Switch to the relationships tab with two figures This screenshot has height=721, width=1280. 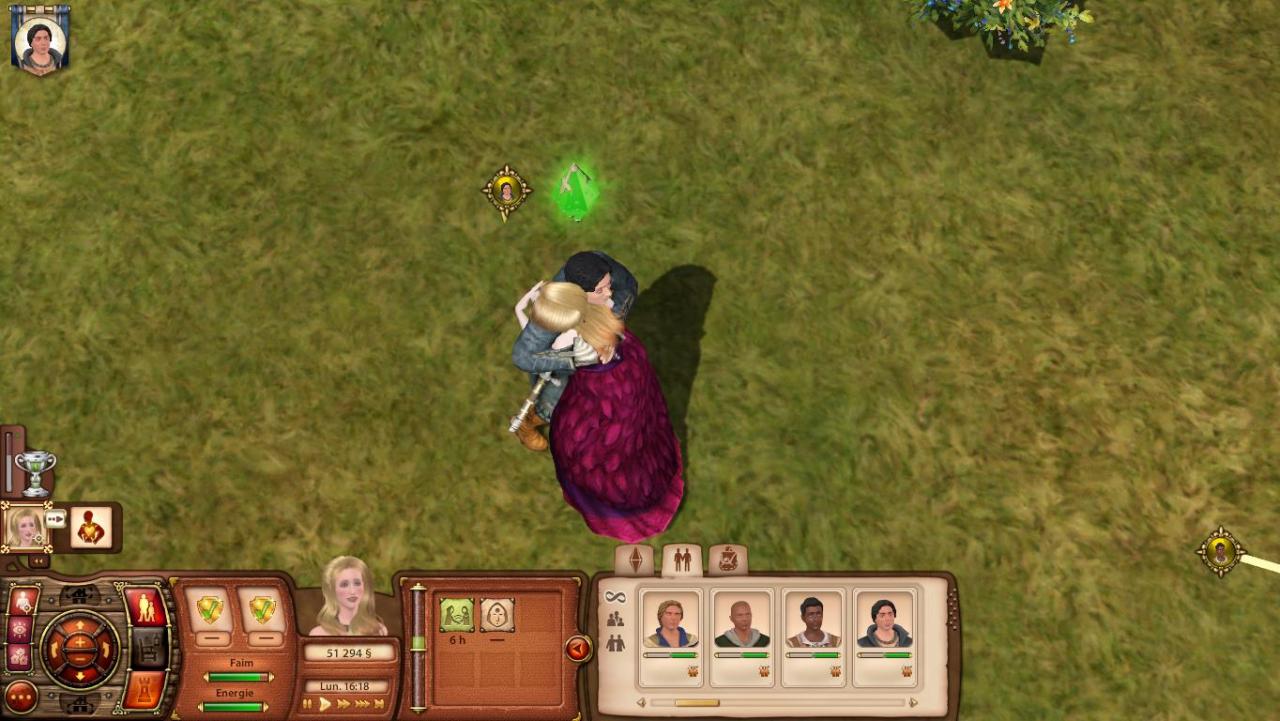coord(682,560)
